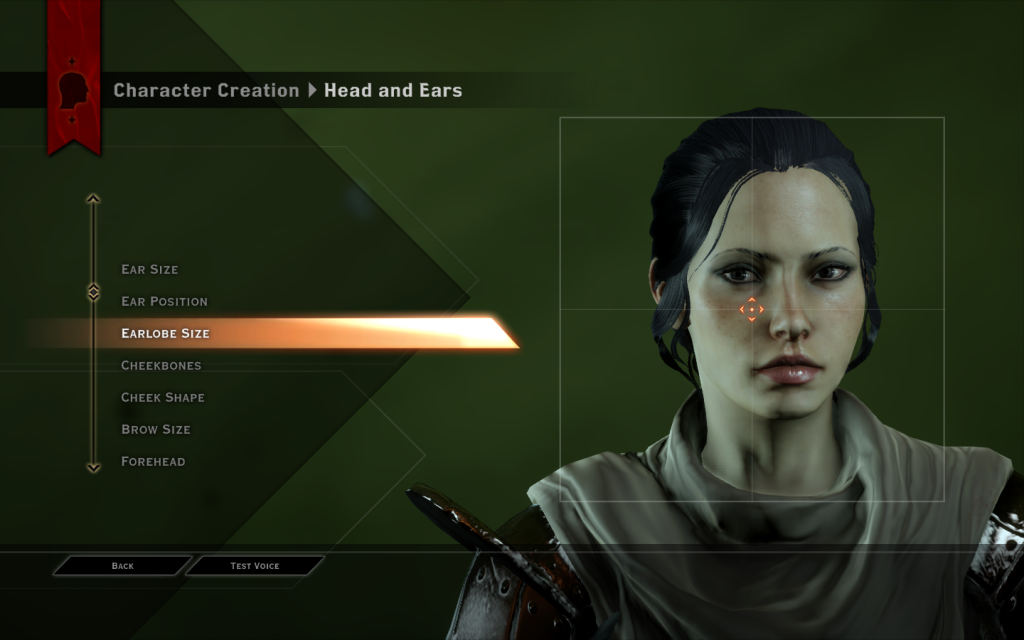Select the Ear Size option

(150, 270)
